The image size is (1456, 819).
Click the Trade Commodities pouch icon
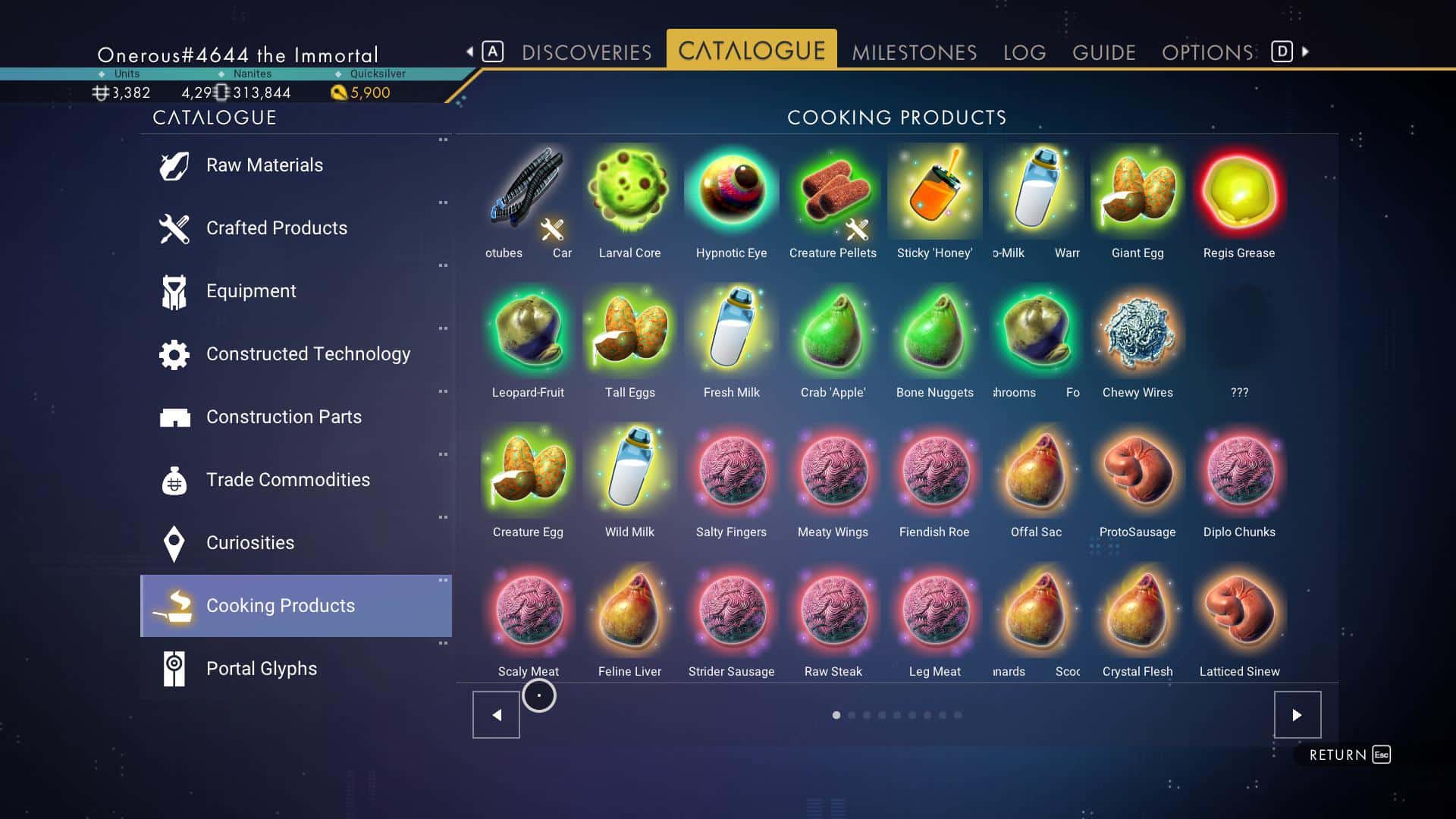click(174, 479)
